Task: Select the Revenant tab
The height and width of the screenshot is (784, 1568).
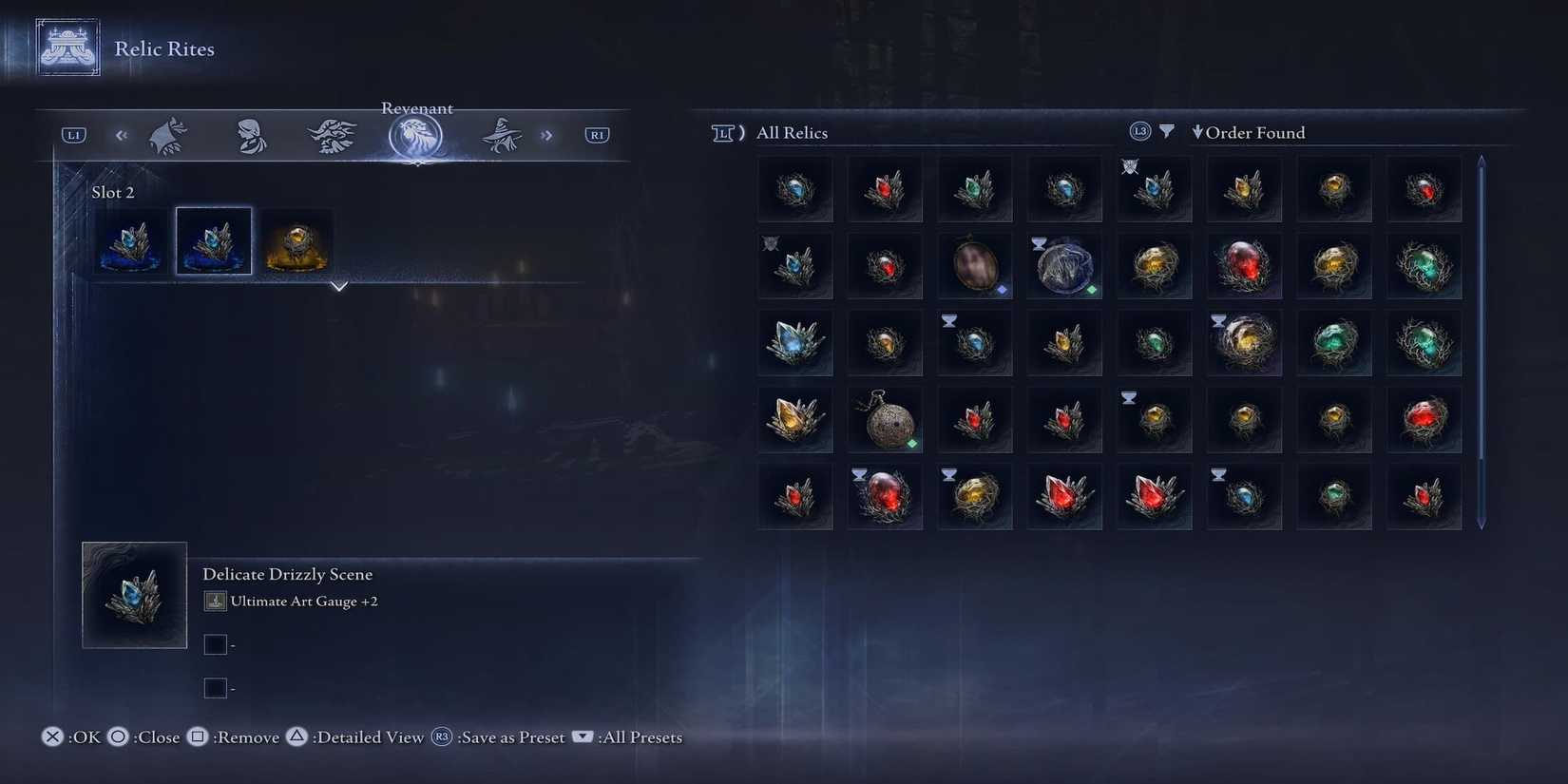Action: click(x=418, y=135)
